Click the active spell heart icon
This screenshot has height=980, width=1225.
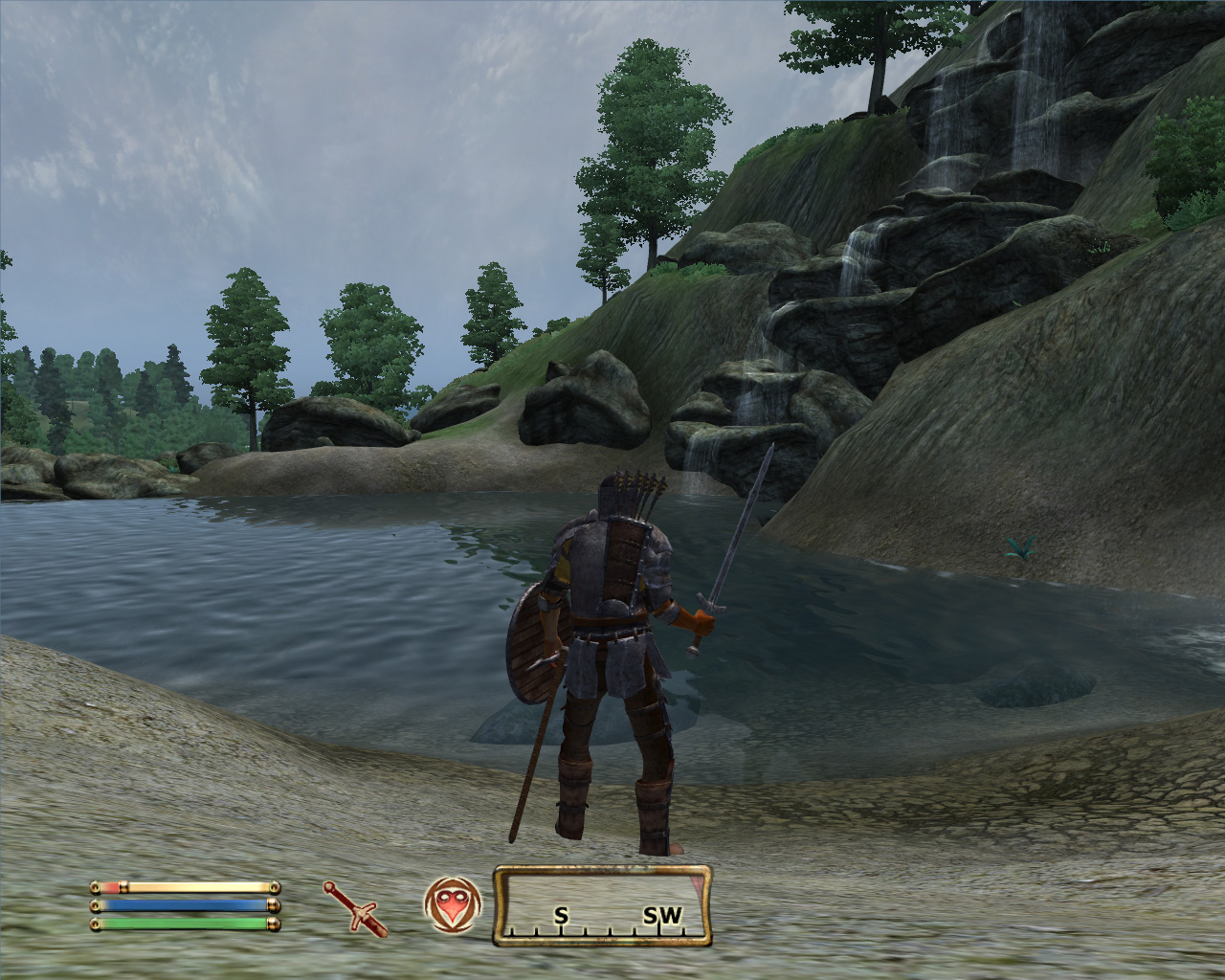[x=453, y=904]
